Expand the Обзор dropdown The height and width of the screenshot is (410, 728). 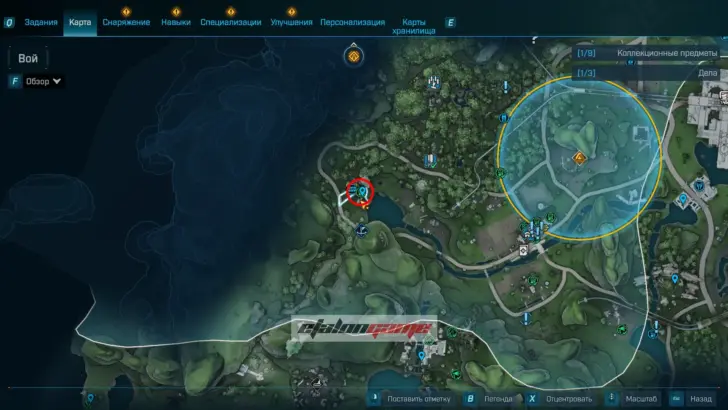click(44, 81)
